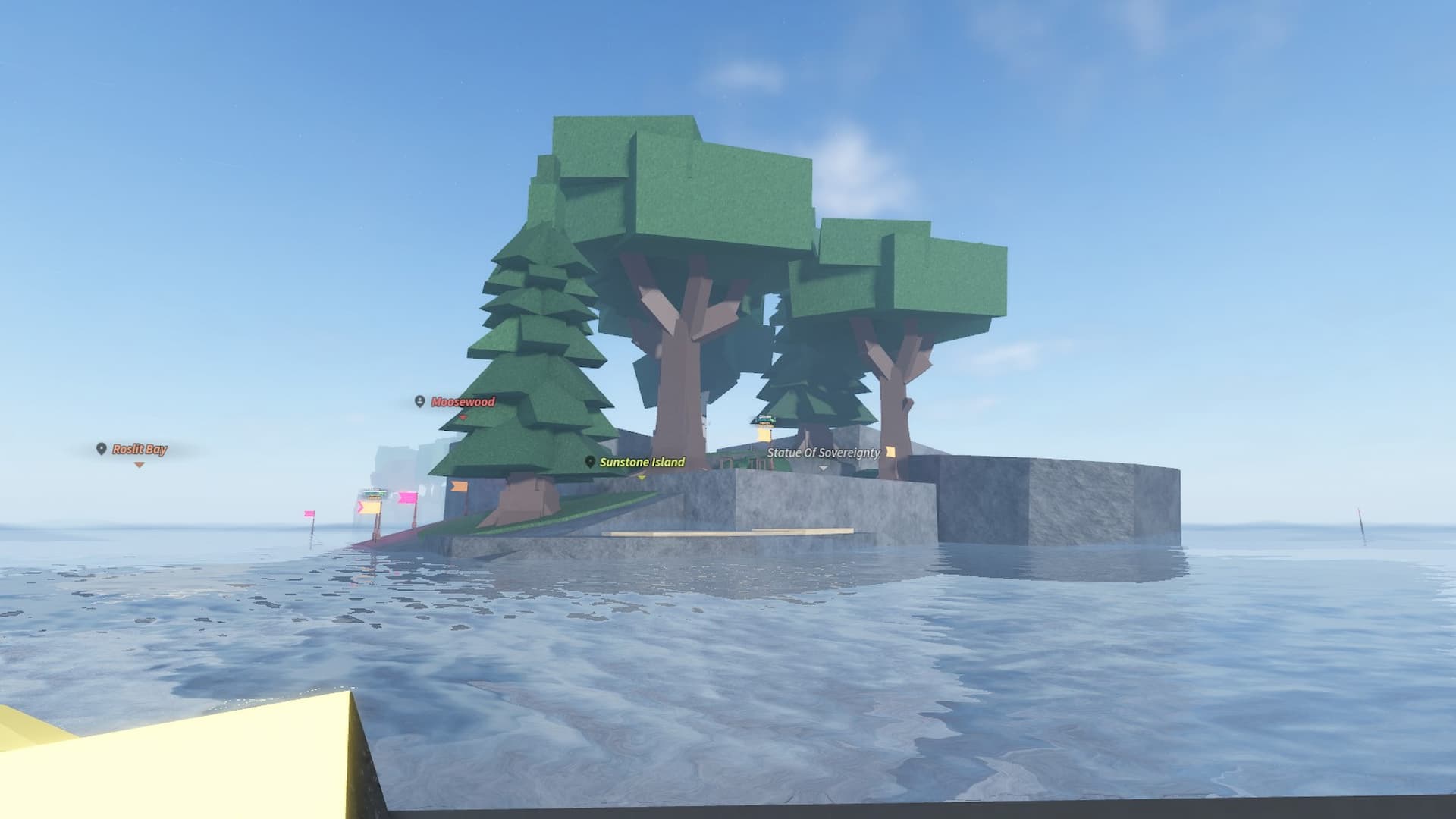Select the Moosewood destination label
1456x819 pixels.
click(x=462, y=402)
